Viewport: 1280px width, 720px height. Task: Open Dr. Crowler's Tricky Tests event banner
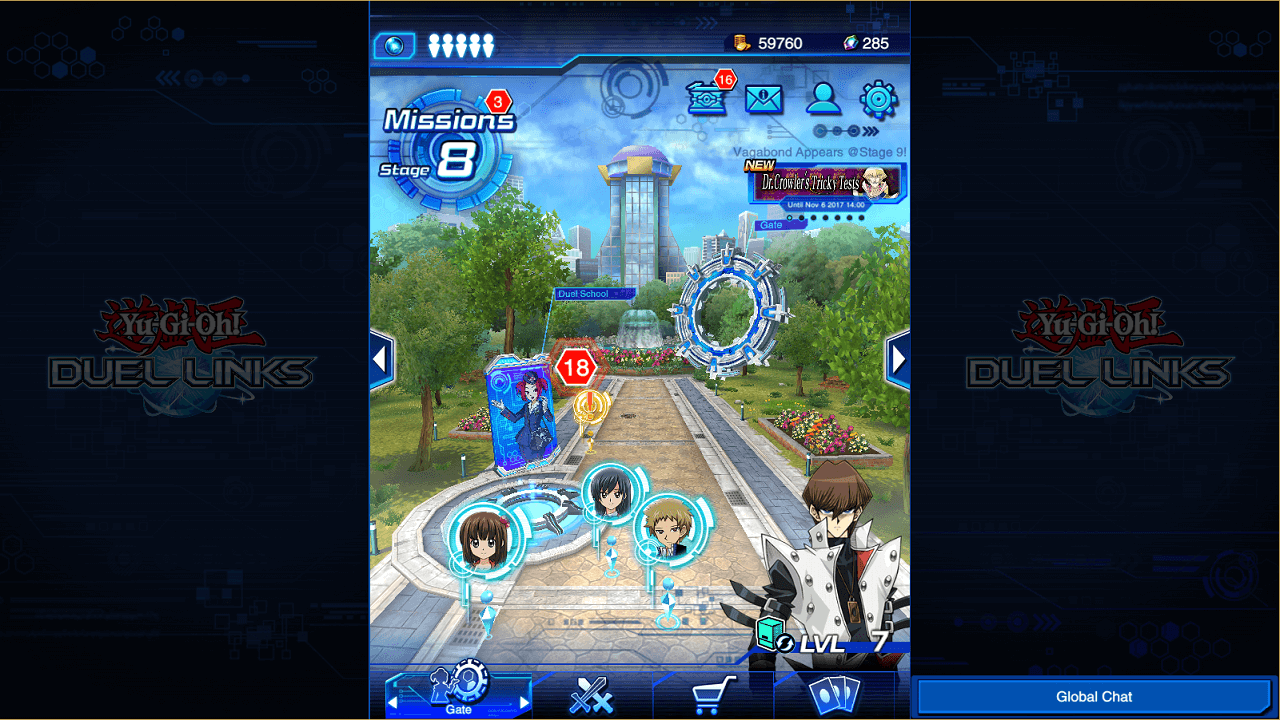point(827,183)
